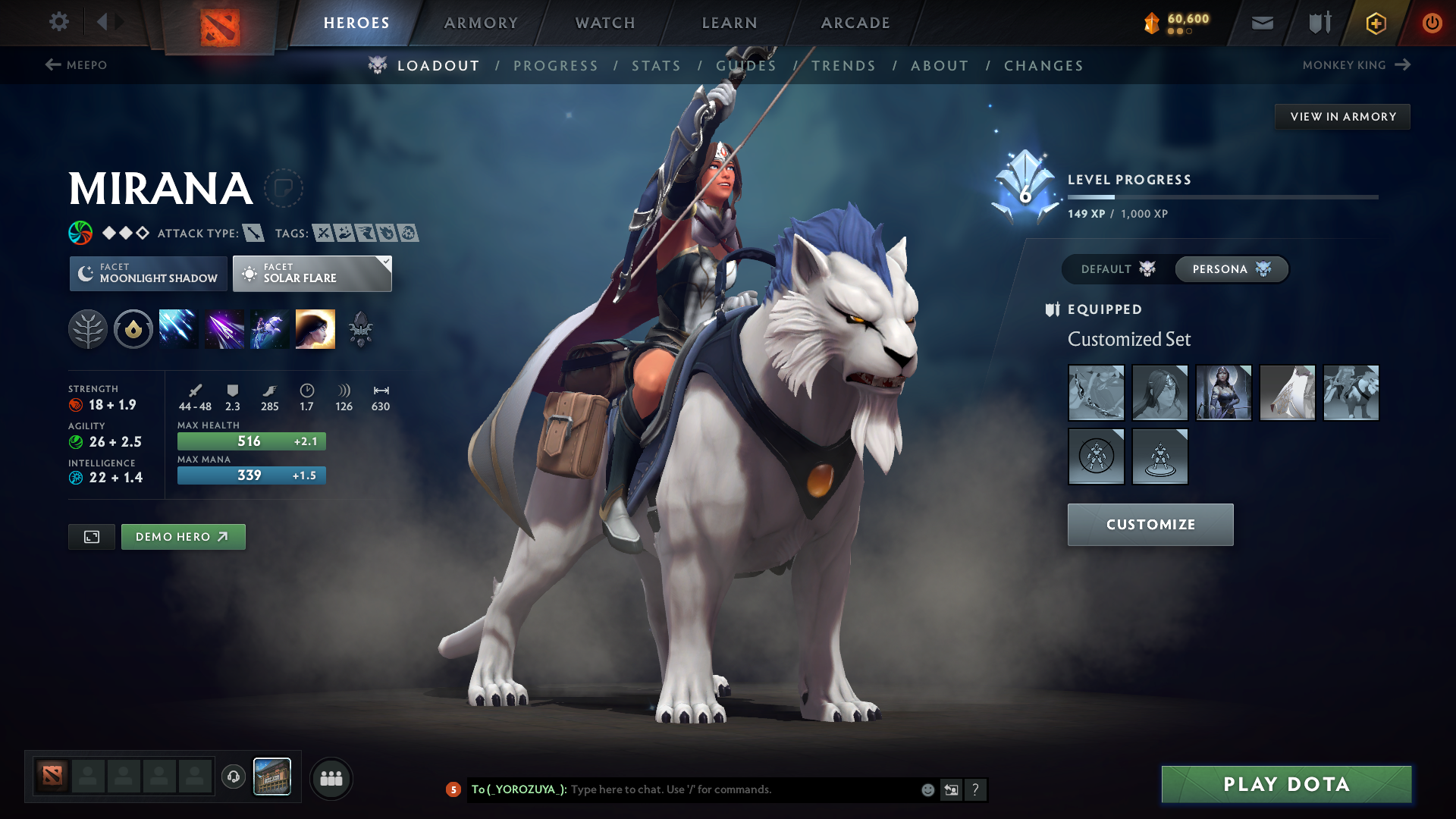Viewport: 1456px width, 819px height.
Task: Open the Watch tab
Action: pyautogui.click(x=605, y=23)
